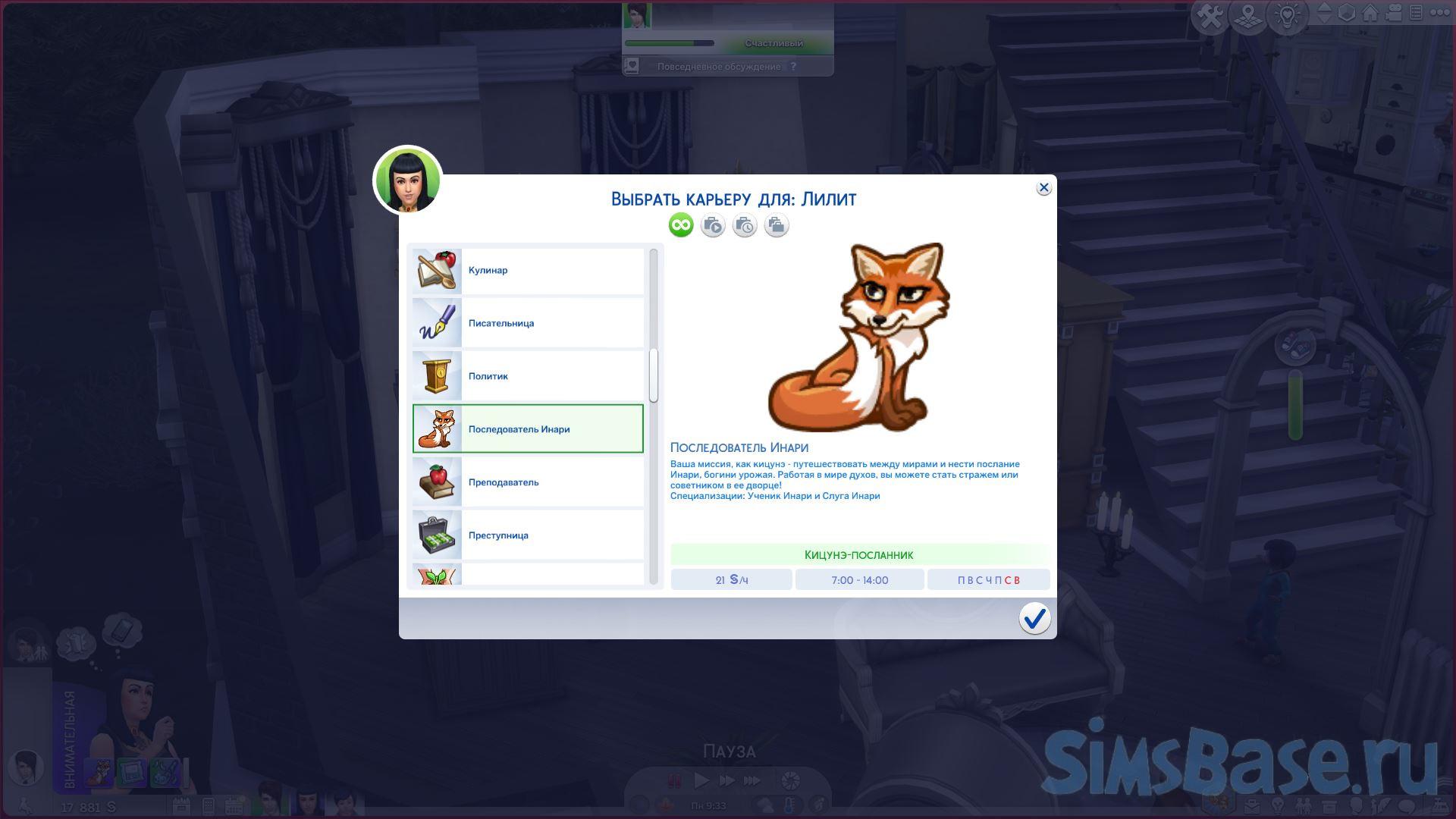Select the Преступница career
This screenshot has height=819, width=1456.
528,535
